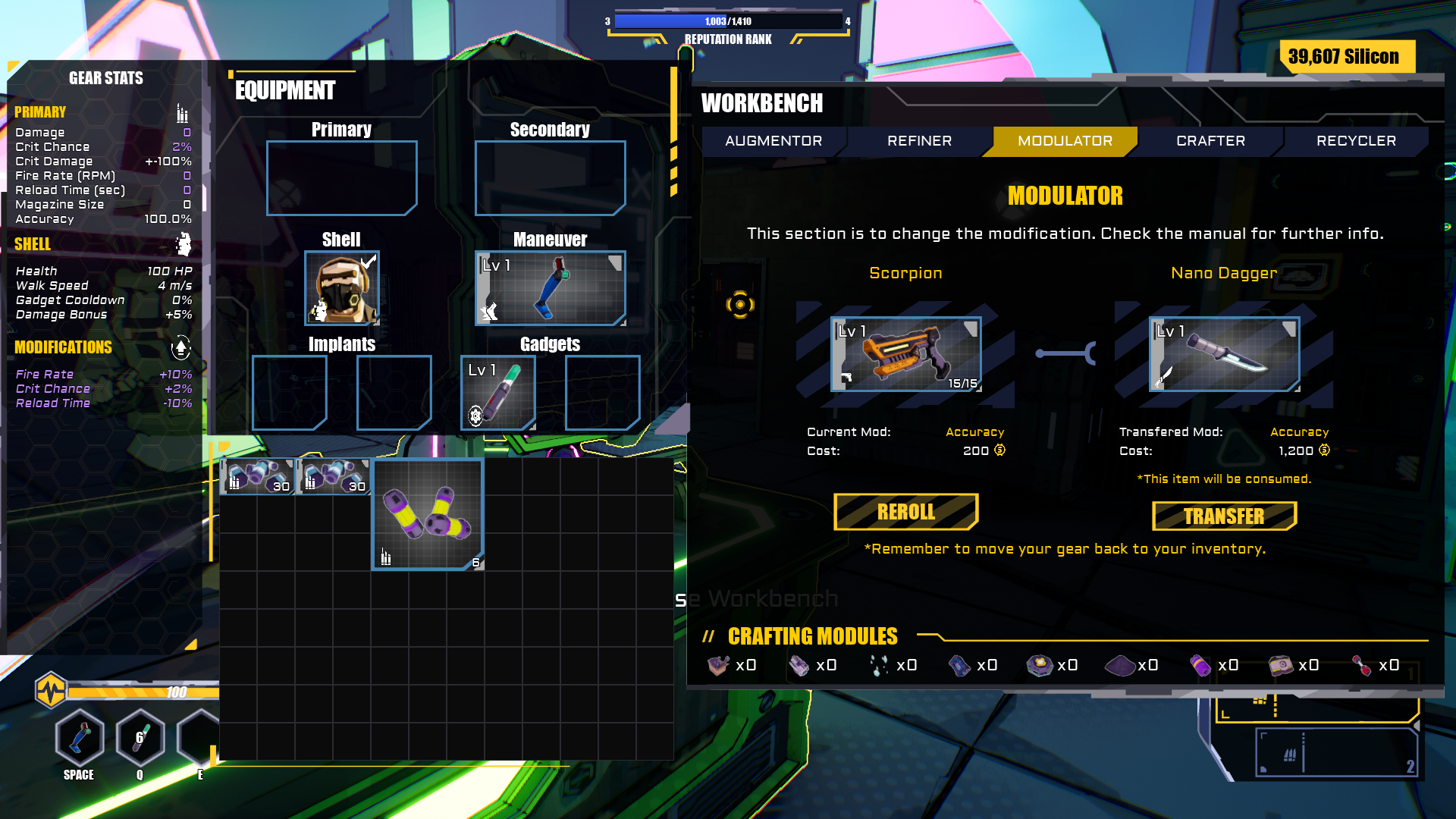Open the Refiner tab
This screenshot has width=1456, height=819.
[x=919, y=141]
